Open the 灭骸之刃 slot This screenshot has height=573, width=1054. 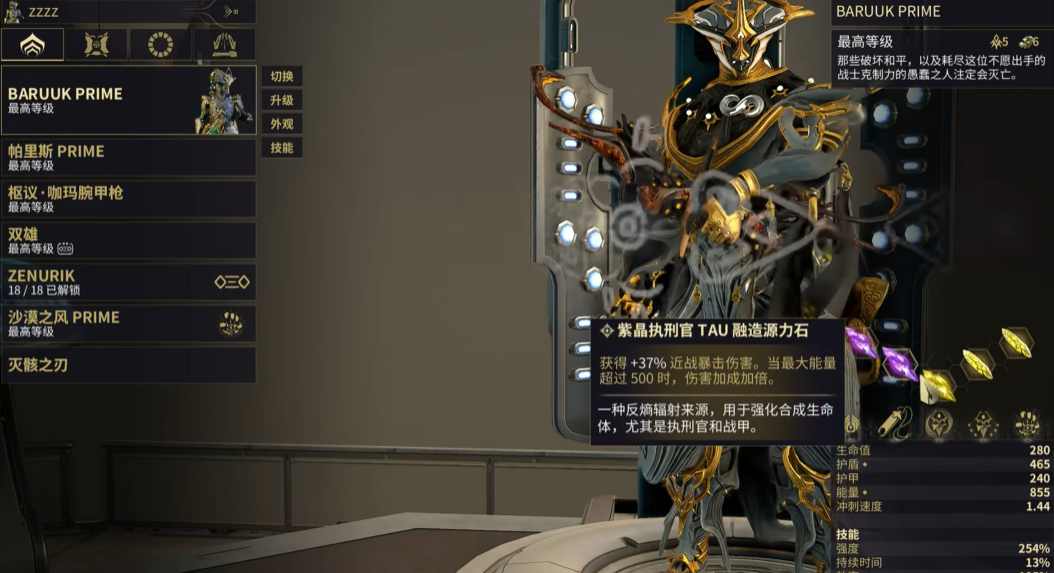(x=128, y=365)
